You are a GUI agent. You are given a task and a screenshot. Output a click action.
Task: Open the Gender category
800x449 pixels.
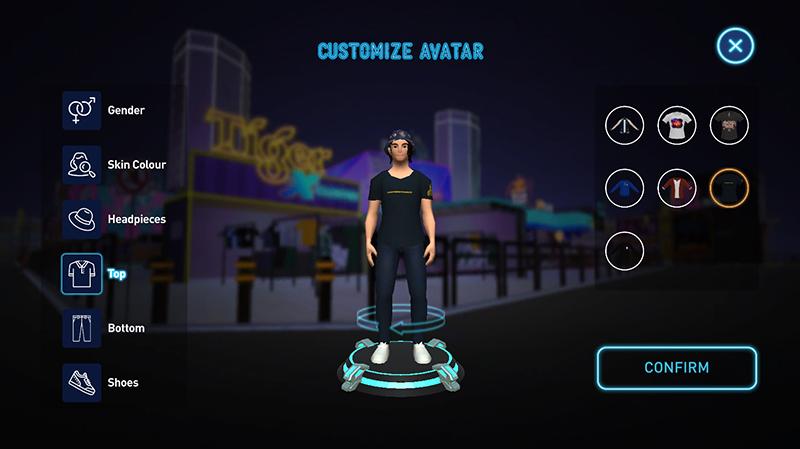(x=80, y=110)
